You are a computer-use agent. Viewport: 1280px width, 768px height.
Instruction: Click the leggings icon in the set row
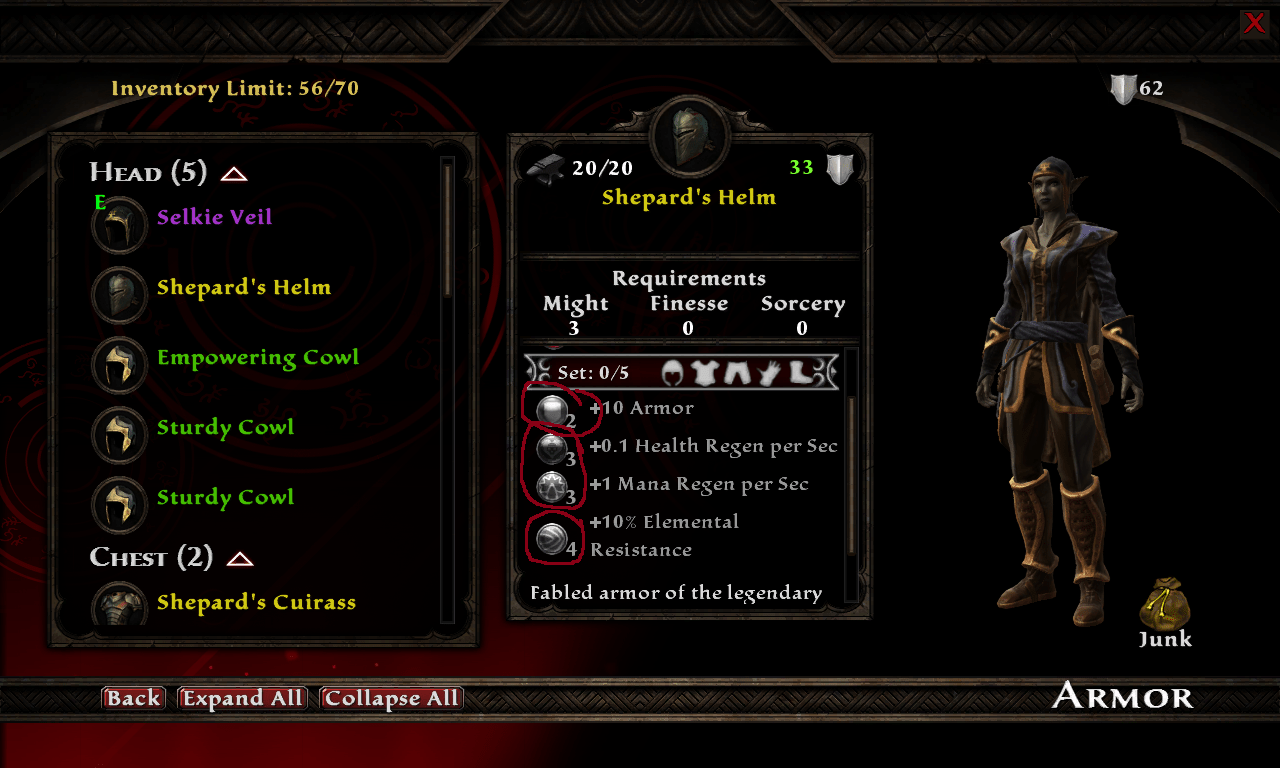737,371
